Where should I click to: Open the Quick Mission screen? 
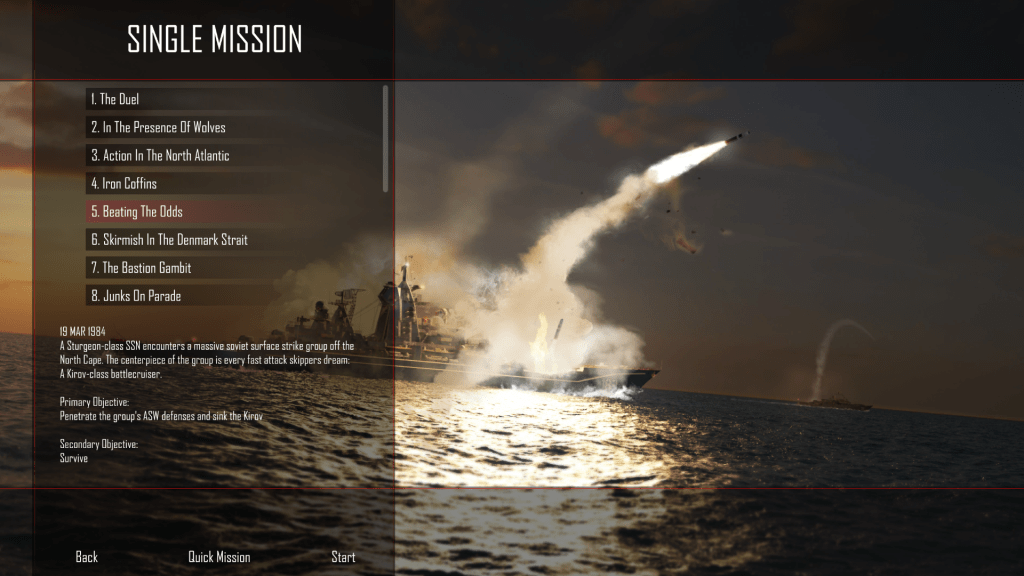click(219, 557)
